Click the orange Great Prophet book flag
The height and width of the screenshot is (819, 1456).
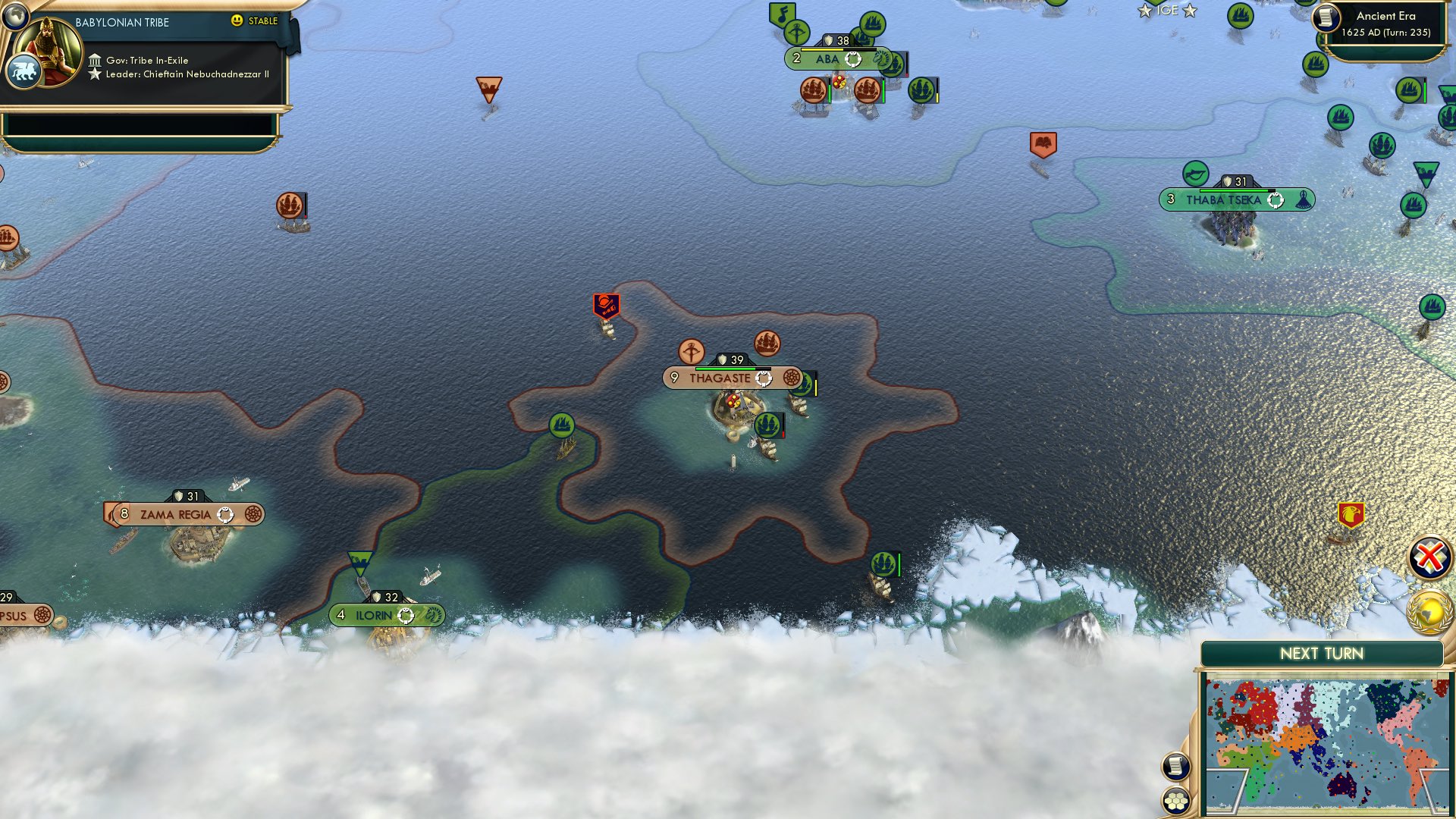(1043, 142)
